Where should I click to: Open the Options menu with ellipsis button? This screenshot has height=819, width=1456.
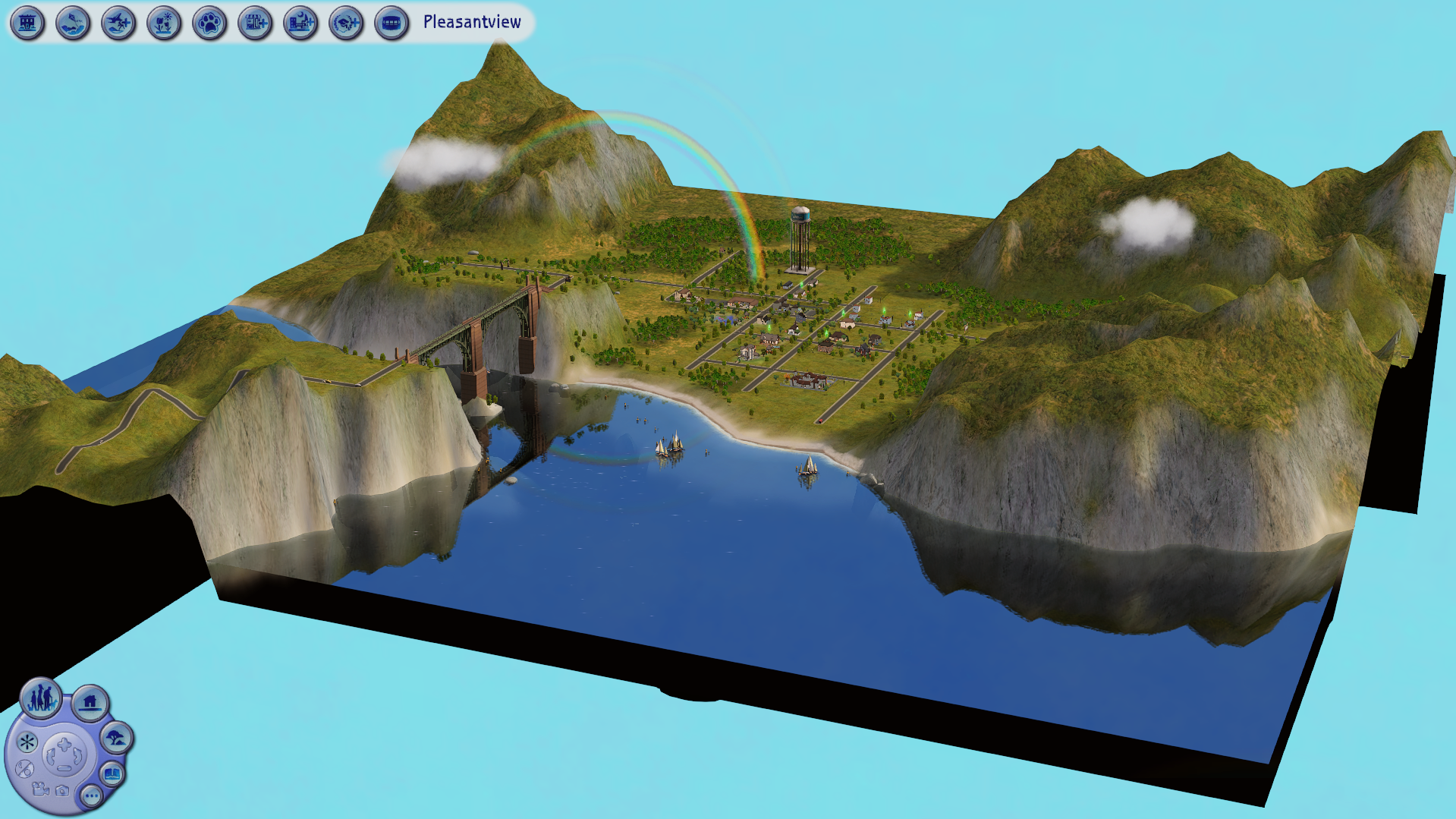coord(91,795)
